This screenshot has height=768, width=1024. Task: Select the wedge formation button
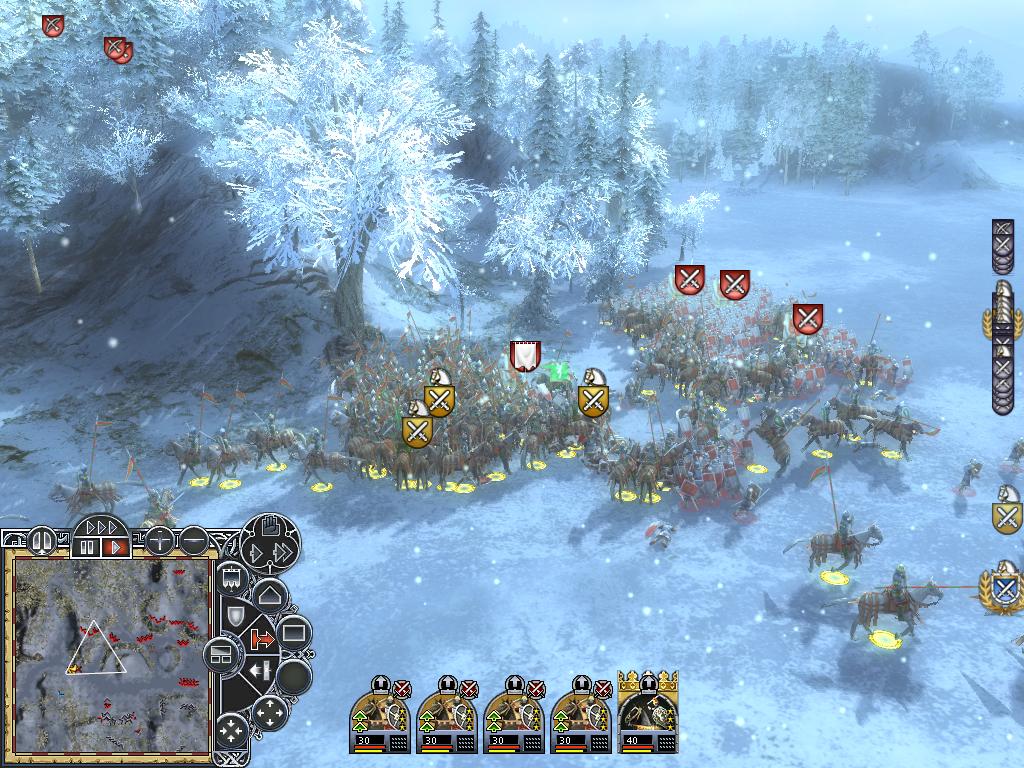pos(268,597)
